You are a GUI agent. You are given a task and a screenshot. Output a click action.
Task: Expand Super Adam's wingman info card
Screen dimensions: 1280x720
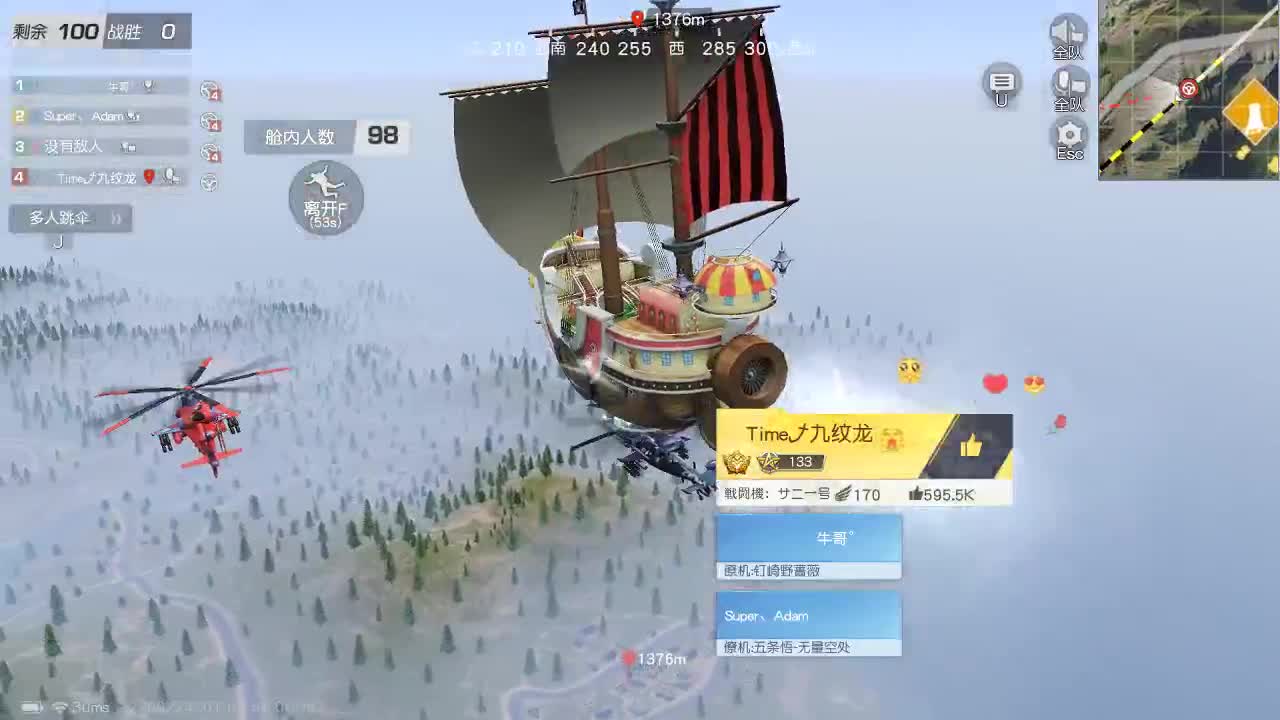[x=808, y=620]
